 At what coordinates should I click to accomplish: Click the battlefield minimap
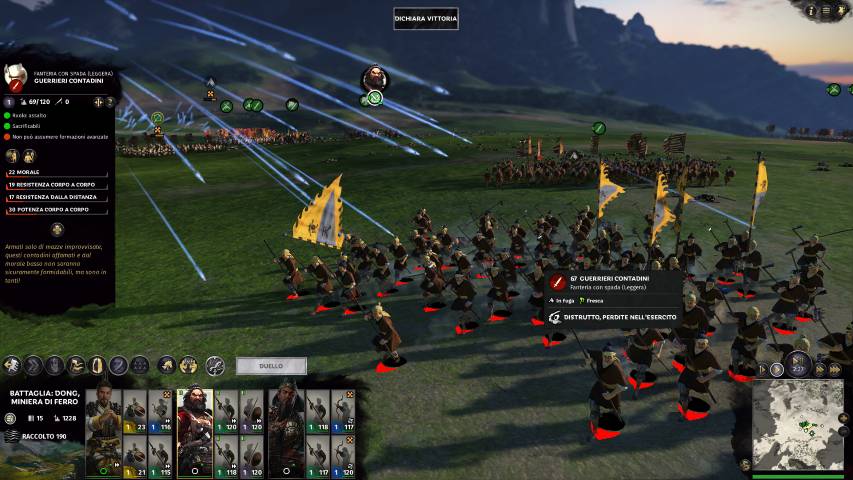click(798, 425)
